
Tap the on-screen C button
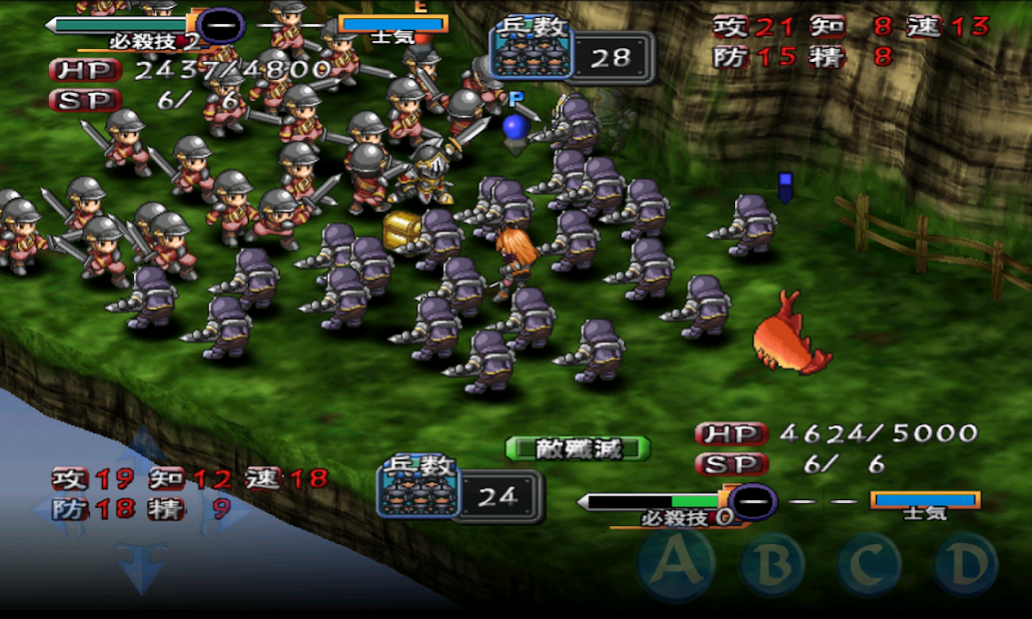coord(868,566)
